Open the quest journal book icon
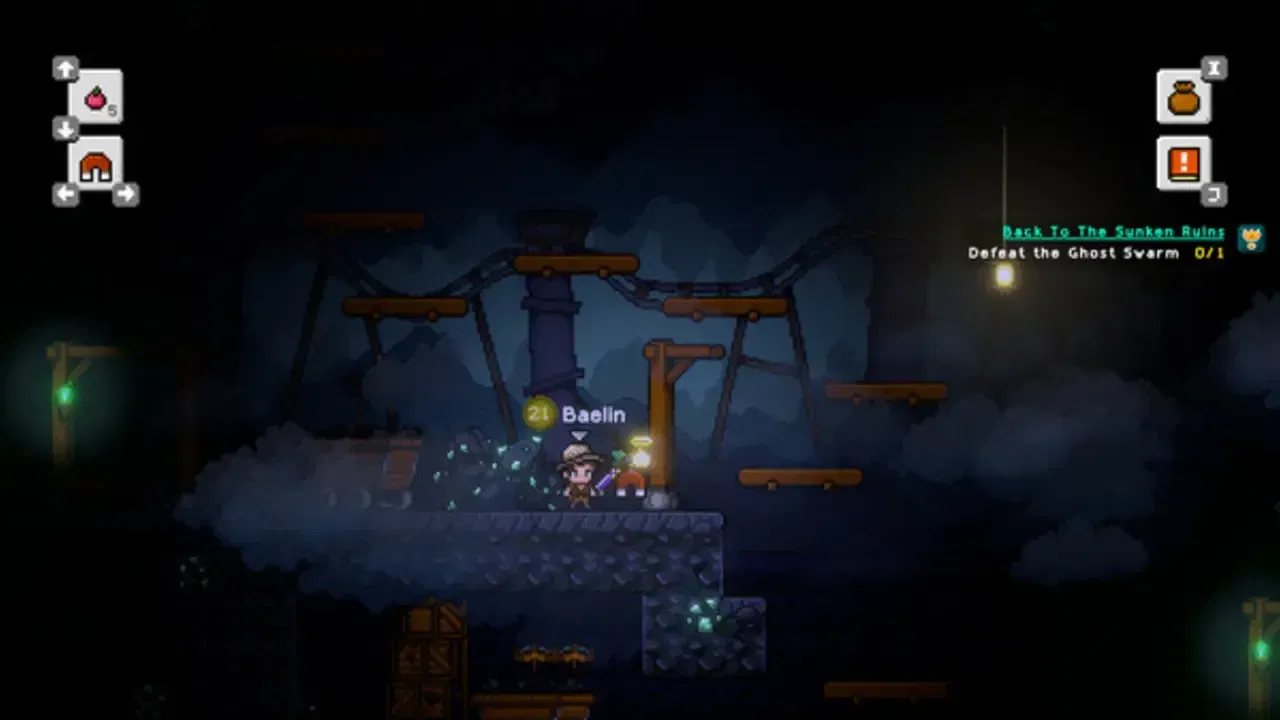 click(x=1183, y=163)
